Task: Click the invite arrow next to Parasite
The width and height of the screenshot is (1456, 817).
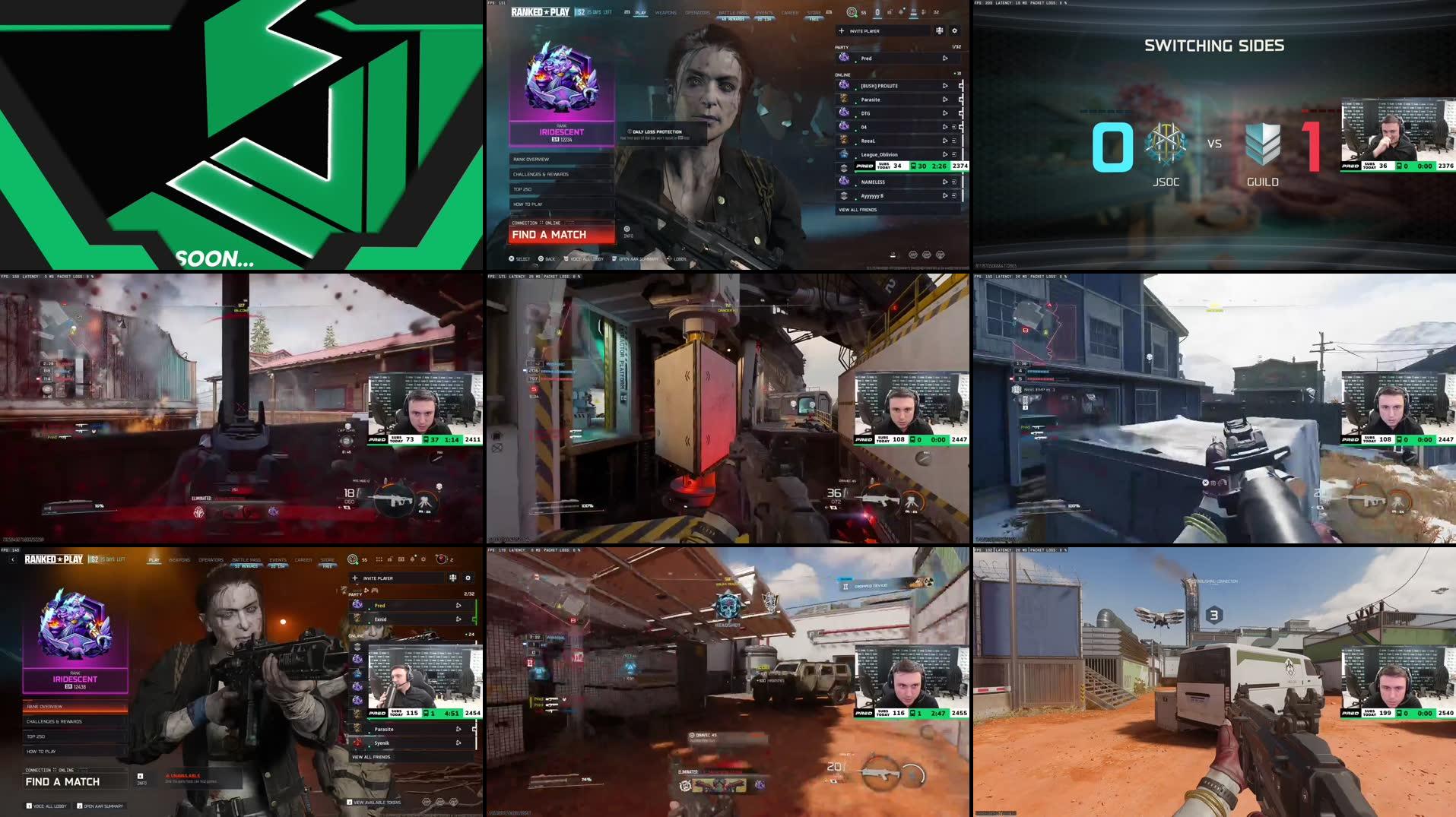Action: (x=946, y=100)
